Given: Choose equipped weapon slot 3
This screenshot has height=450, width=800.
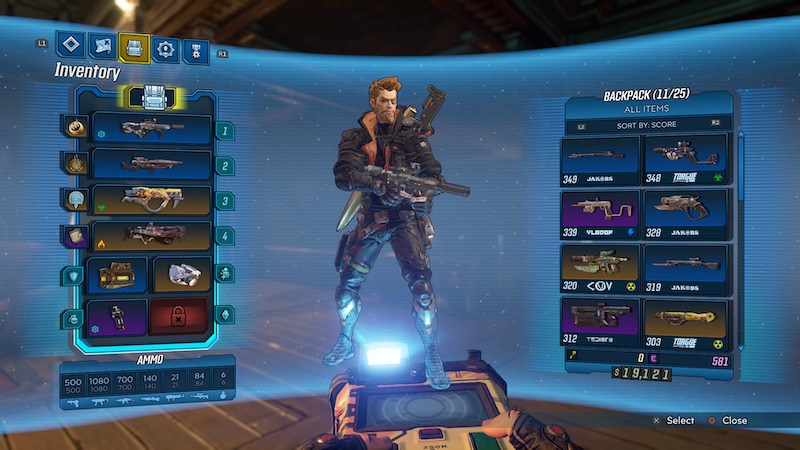Looking at the screenshot, I should (151, 200).
